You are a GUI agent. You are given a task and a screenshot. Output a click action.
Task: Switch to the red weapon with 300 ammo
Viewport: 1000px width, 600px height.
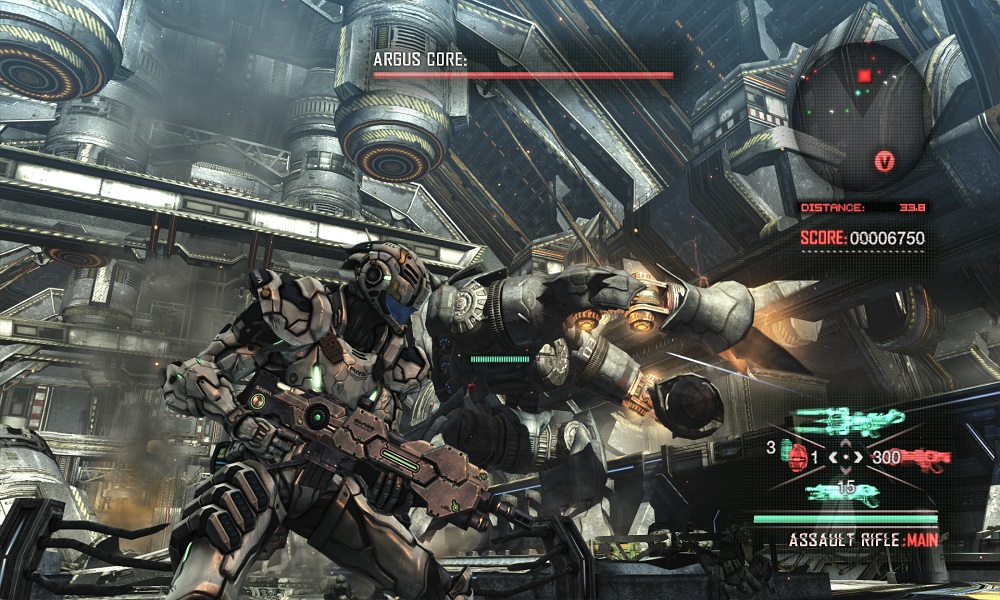[928, 460]
